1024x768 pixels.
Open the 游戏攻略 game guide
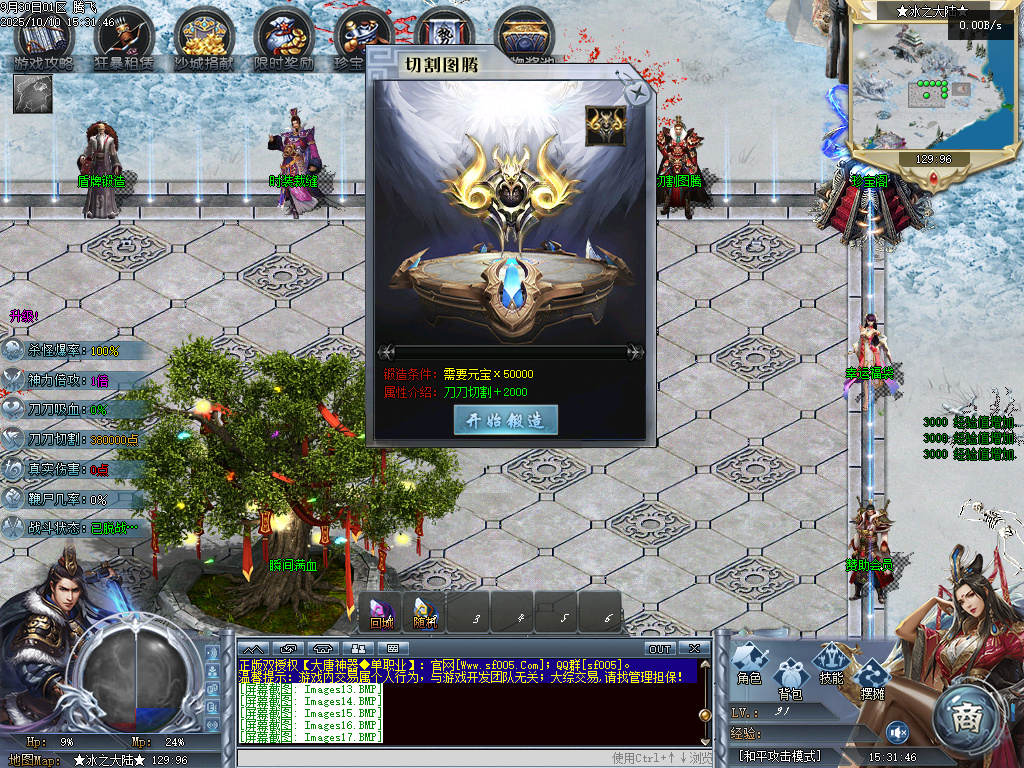click(x=44, y=40)
